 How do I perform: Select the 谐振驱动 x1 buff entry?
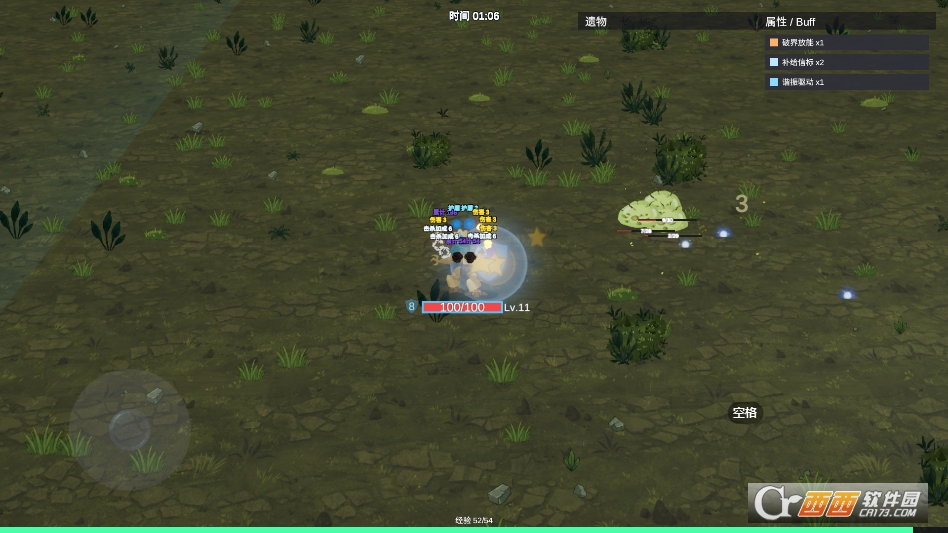point(847,82)
